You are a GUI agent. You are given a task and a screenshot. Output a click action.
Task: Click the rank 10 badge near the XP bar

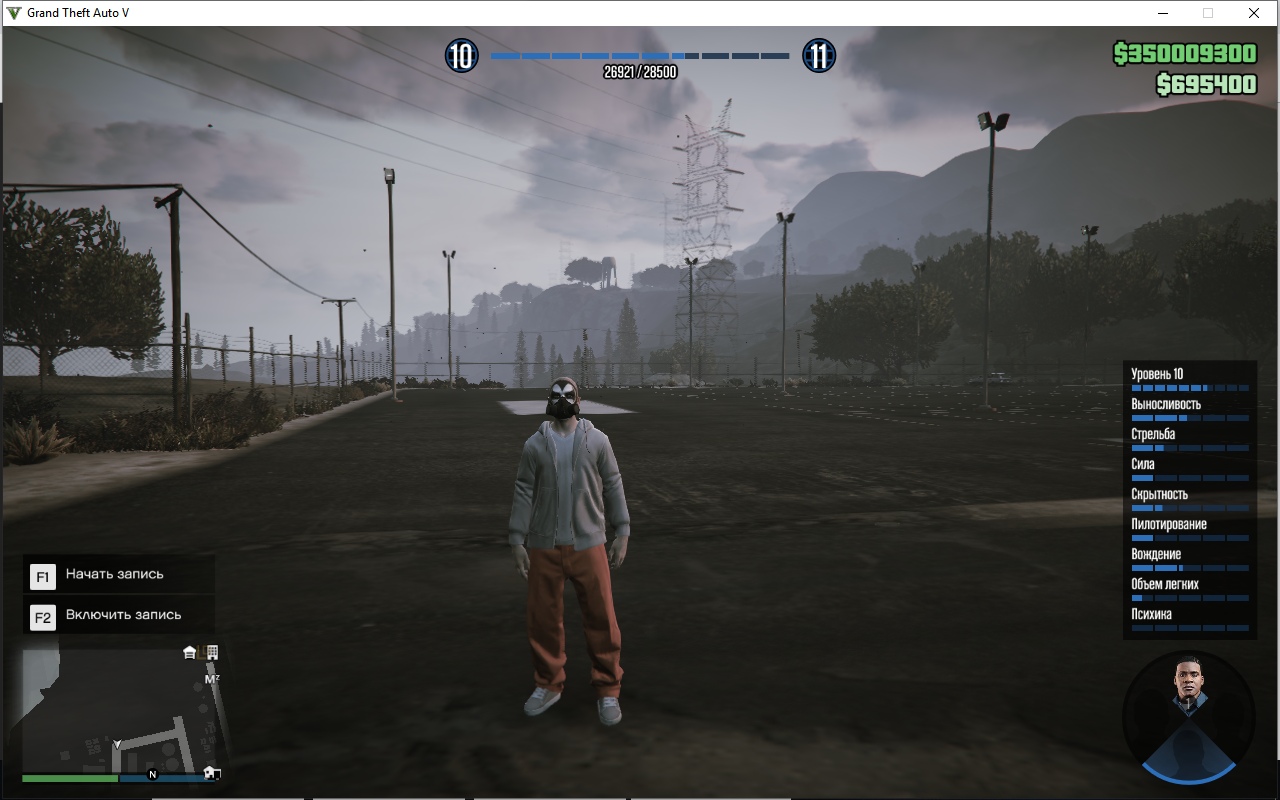point(460,56)
